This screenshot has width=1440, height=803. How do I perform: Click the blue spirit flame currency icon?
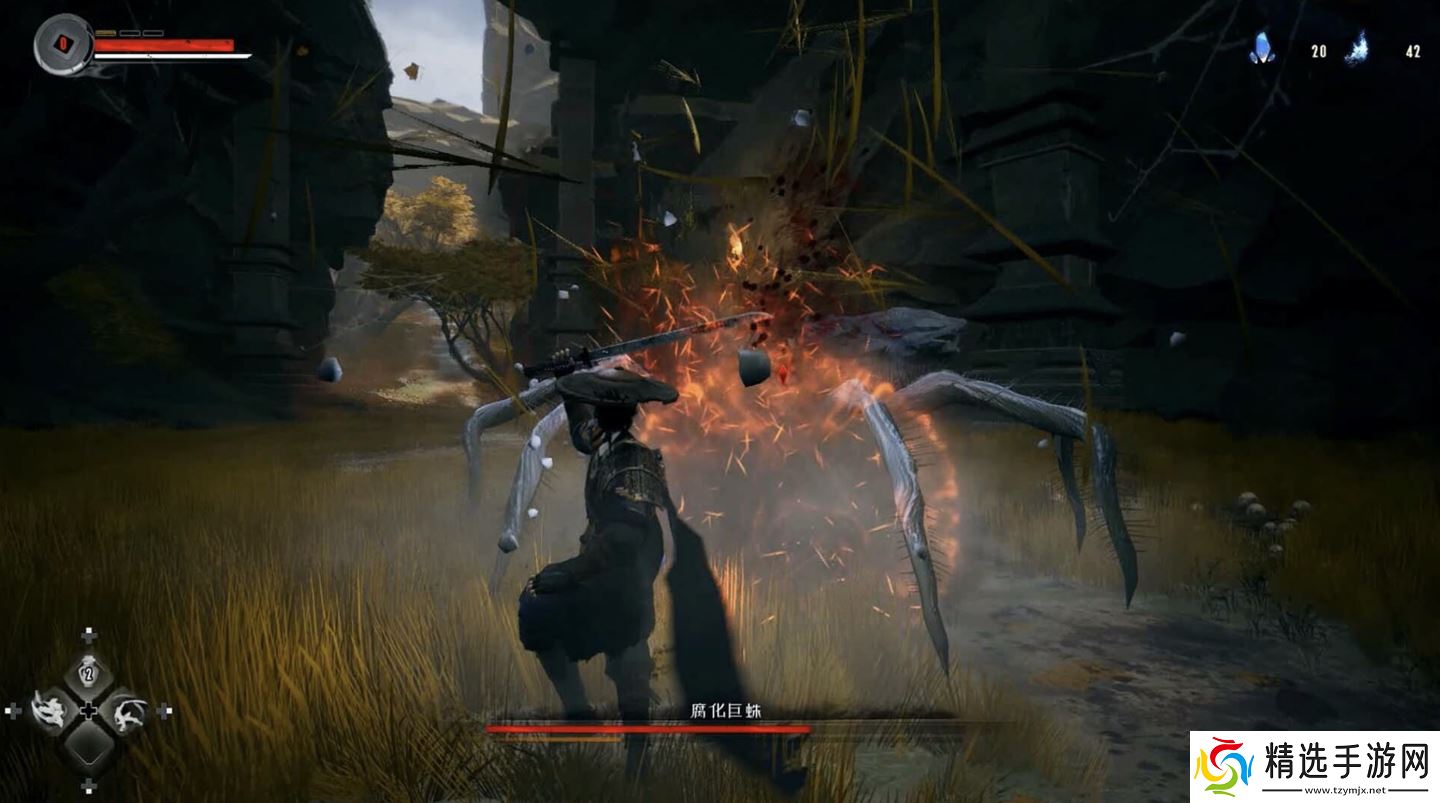pyautogui.click(x=1358, y=48)
